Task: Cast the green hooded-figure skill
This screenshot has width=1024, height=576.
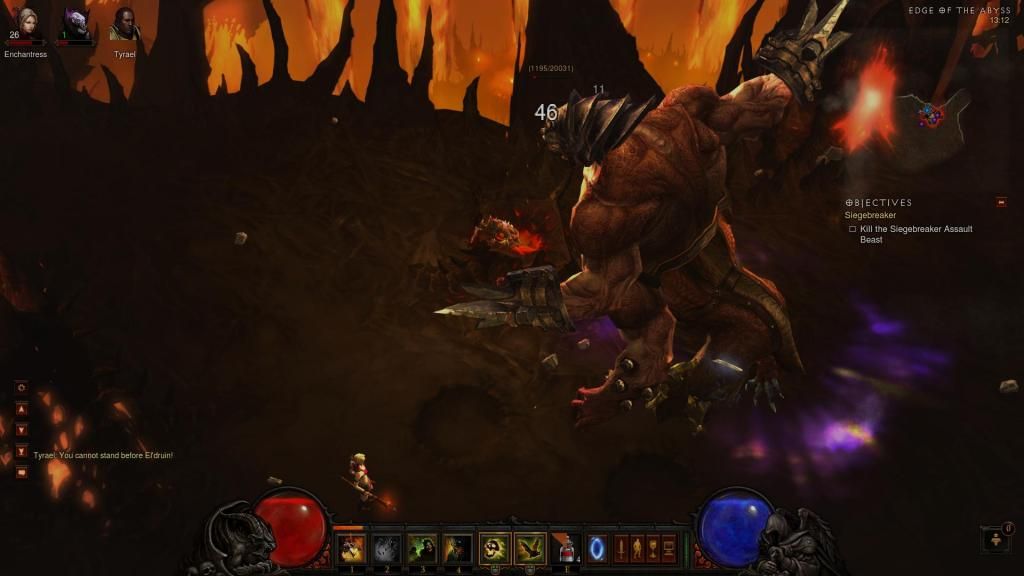Action: (422, 548)
